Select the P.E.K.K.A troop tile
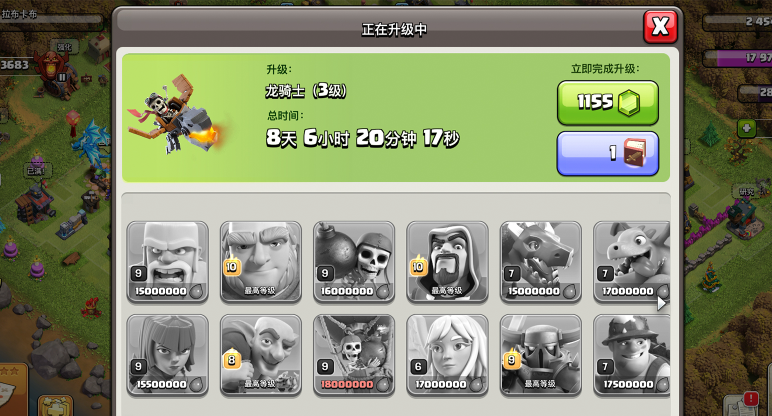Image resolution: width=772 pixels, height=416 pixels. 541,354
